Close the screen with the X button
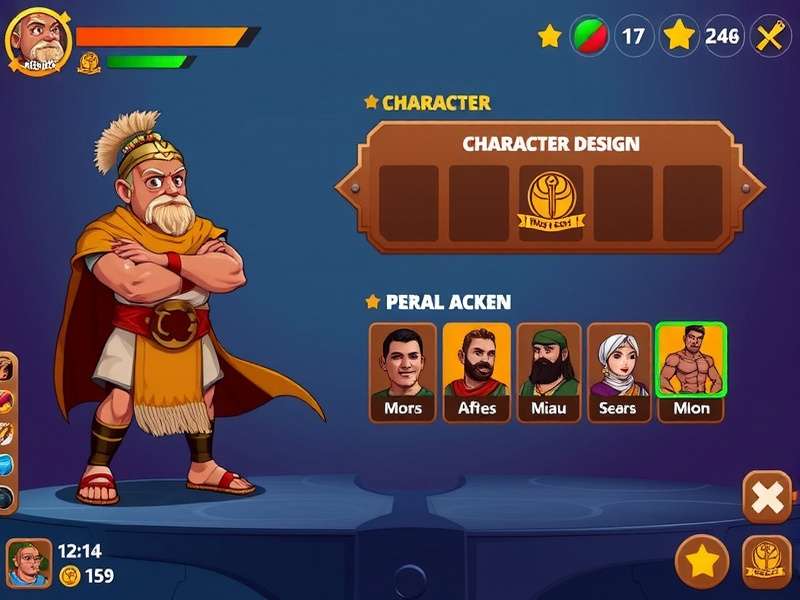The width and height of the screenshot is (800, 600). [x=767, y=497]
